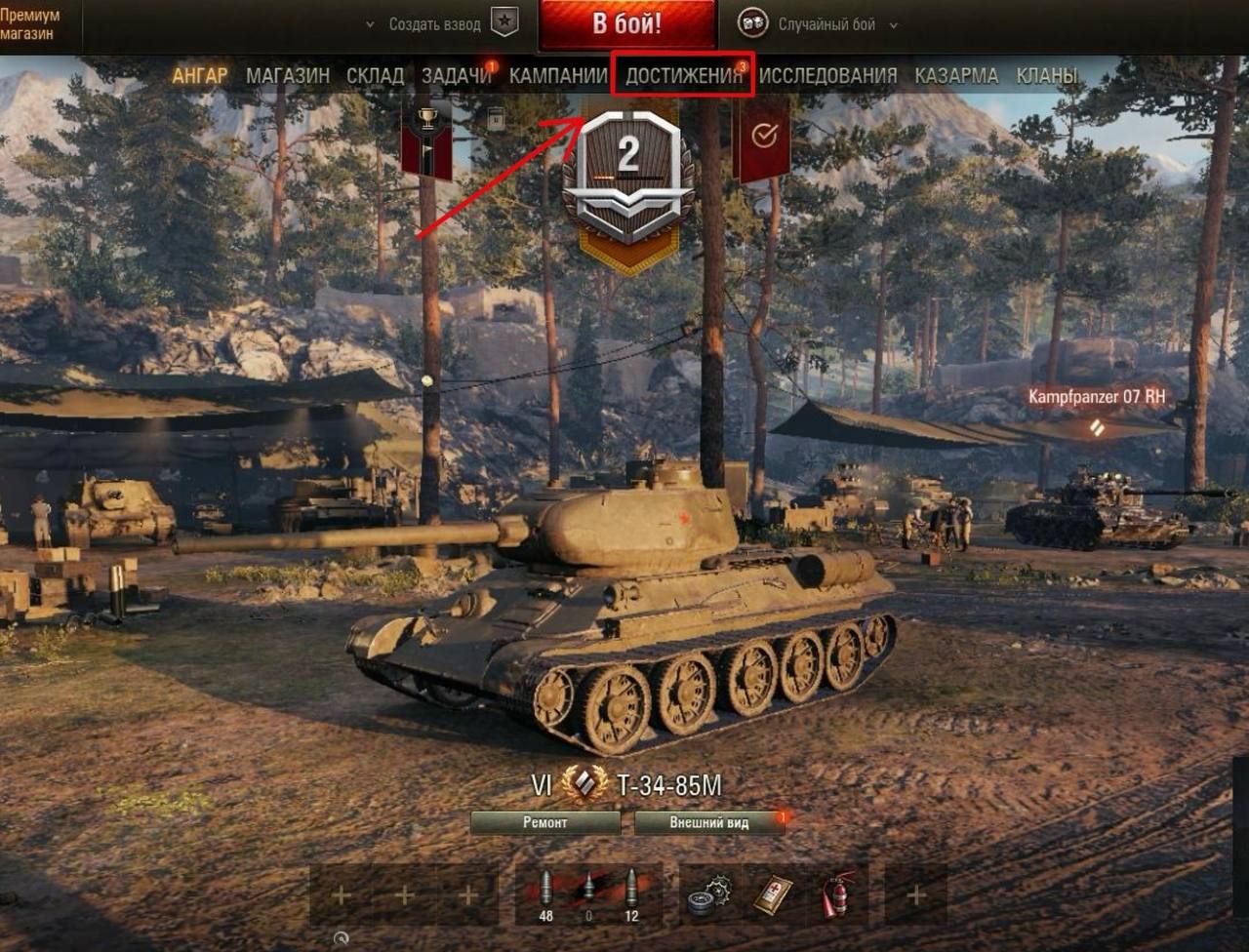The width and height of the screenshot is (1249, 952).
Task: Switch to the АНГАР tab
Action: (200, 76)
